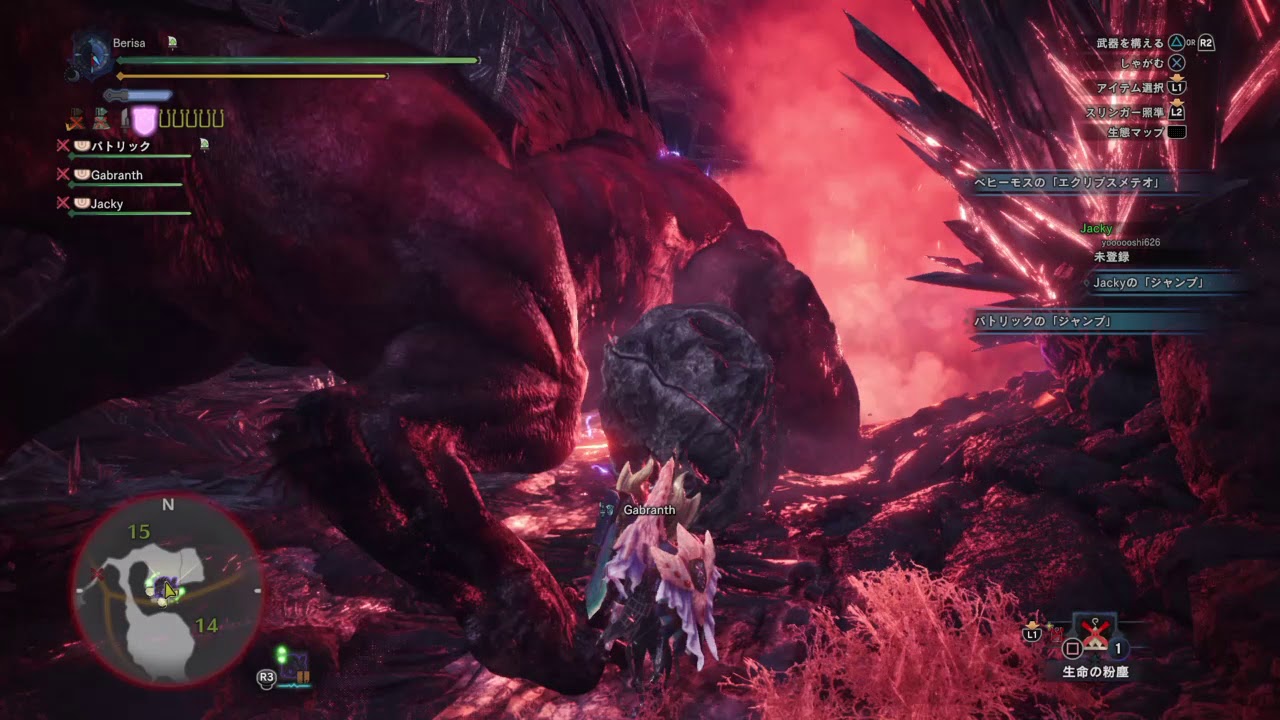Click the Jackyの「ジャンプ」 log entry
Image resolution: width=1280 pixels, height=720 pixels.
coord(1148,283)
